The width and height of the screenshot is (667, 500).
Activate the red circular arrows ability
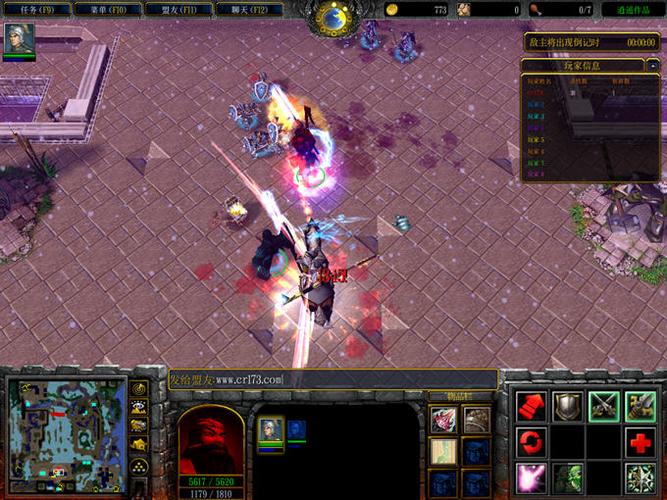click(x=531, y=442)
